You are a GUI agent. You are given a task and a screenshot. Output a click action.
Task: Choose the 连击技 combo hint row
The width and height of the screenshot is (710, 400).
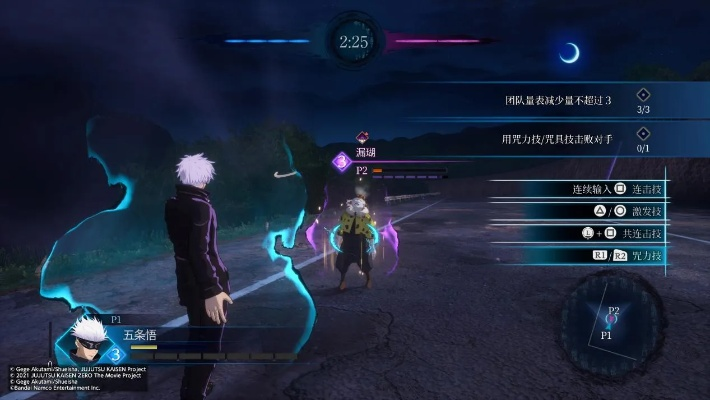click(598, 189)
